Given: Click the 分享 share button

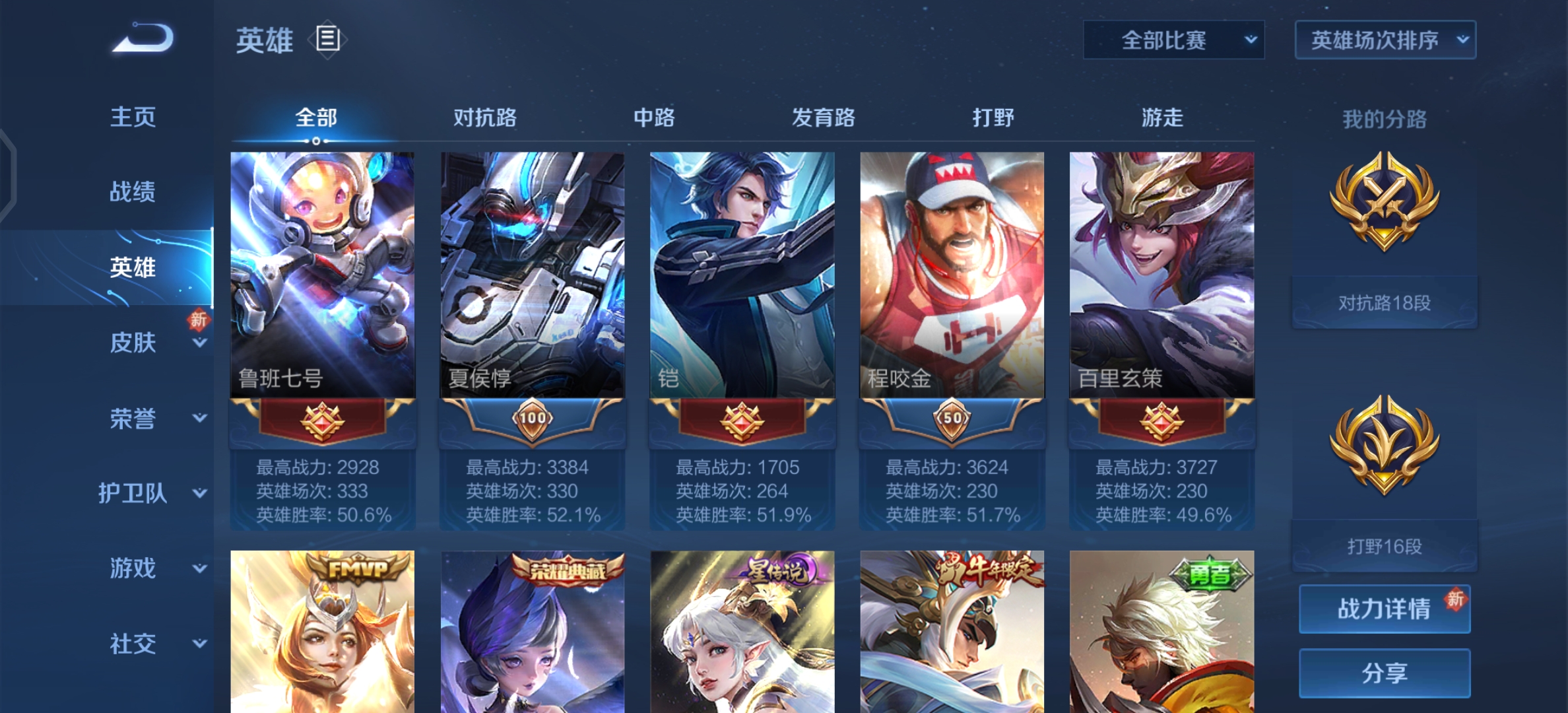Looking at the screenshot, I should click(1384, 672).
